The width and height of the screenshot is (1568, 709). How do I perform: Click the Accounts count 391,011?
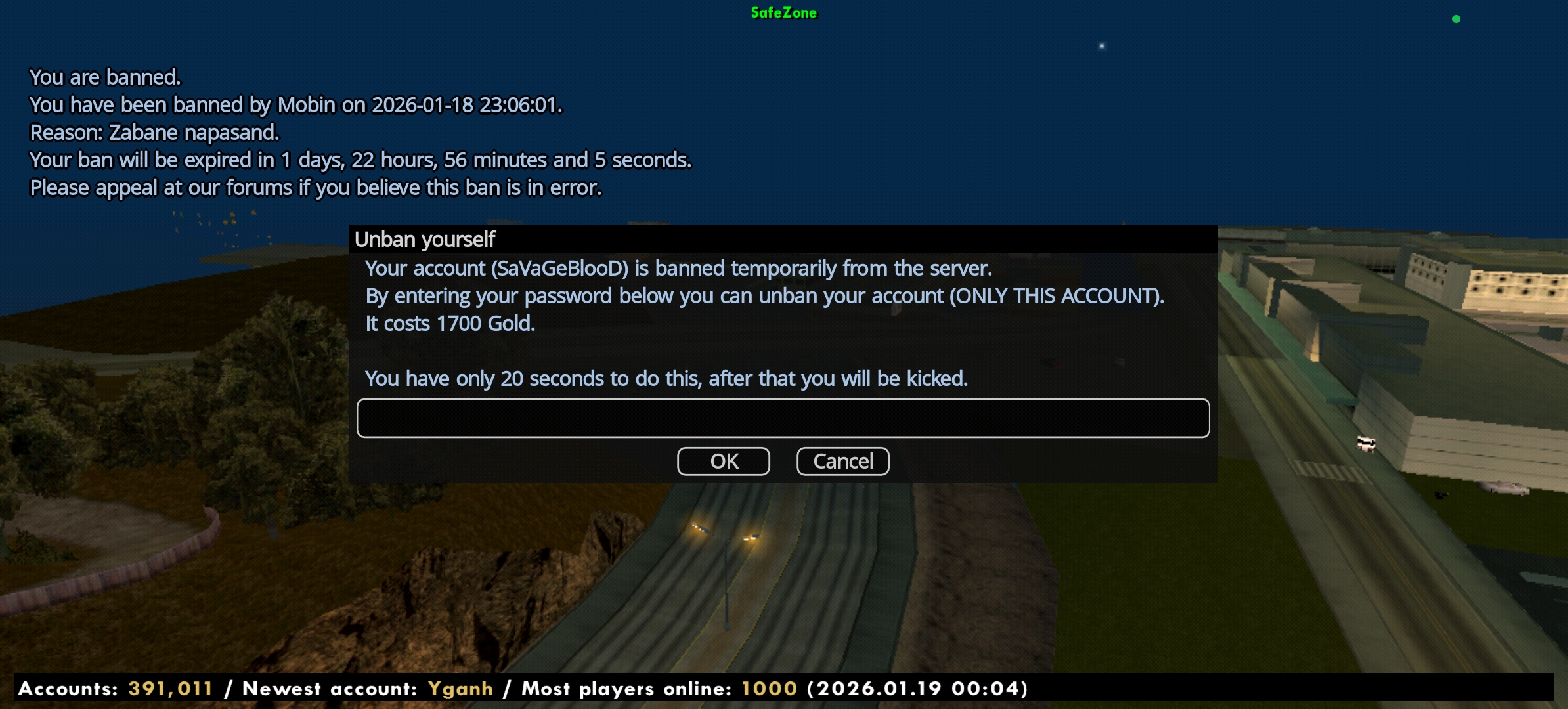pos(169,689)
